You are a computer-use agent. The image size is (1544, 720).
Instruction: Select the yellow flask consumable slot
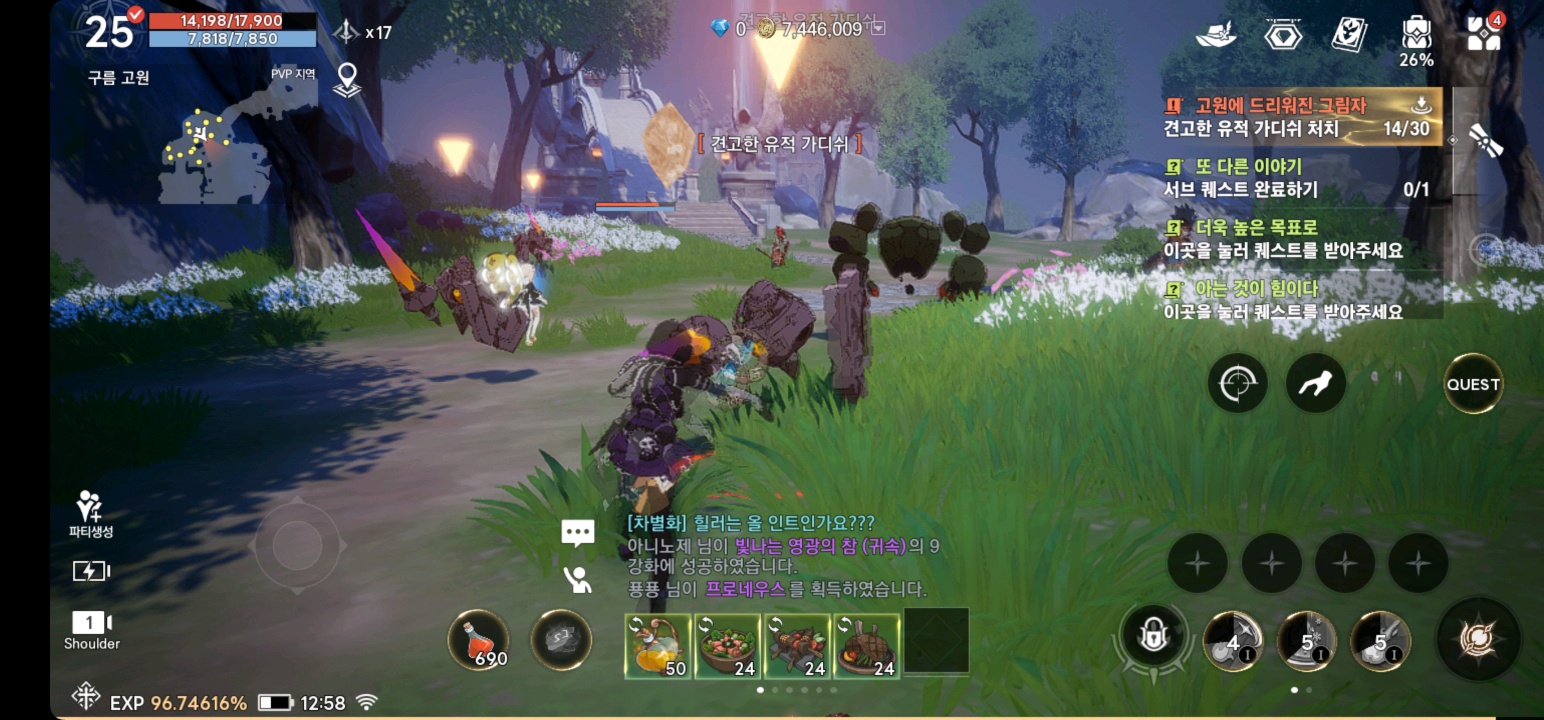coord(657,646)
